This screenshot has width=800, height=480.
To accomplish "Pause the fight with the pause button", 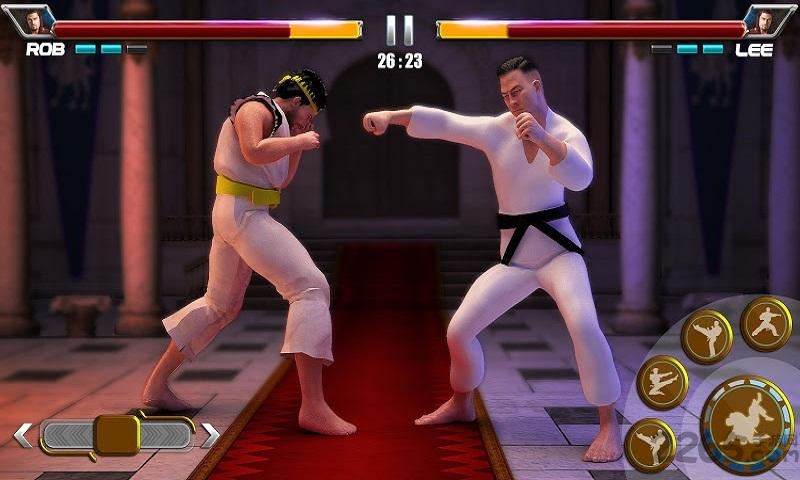I will click(x=399, y=28).
